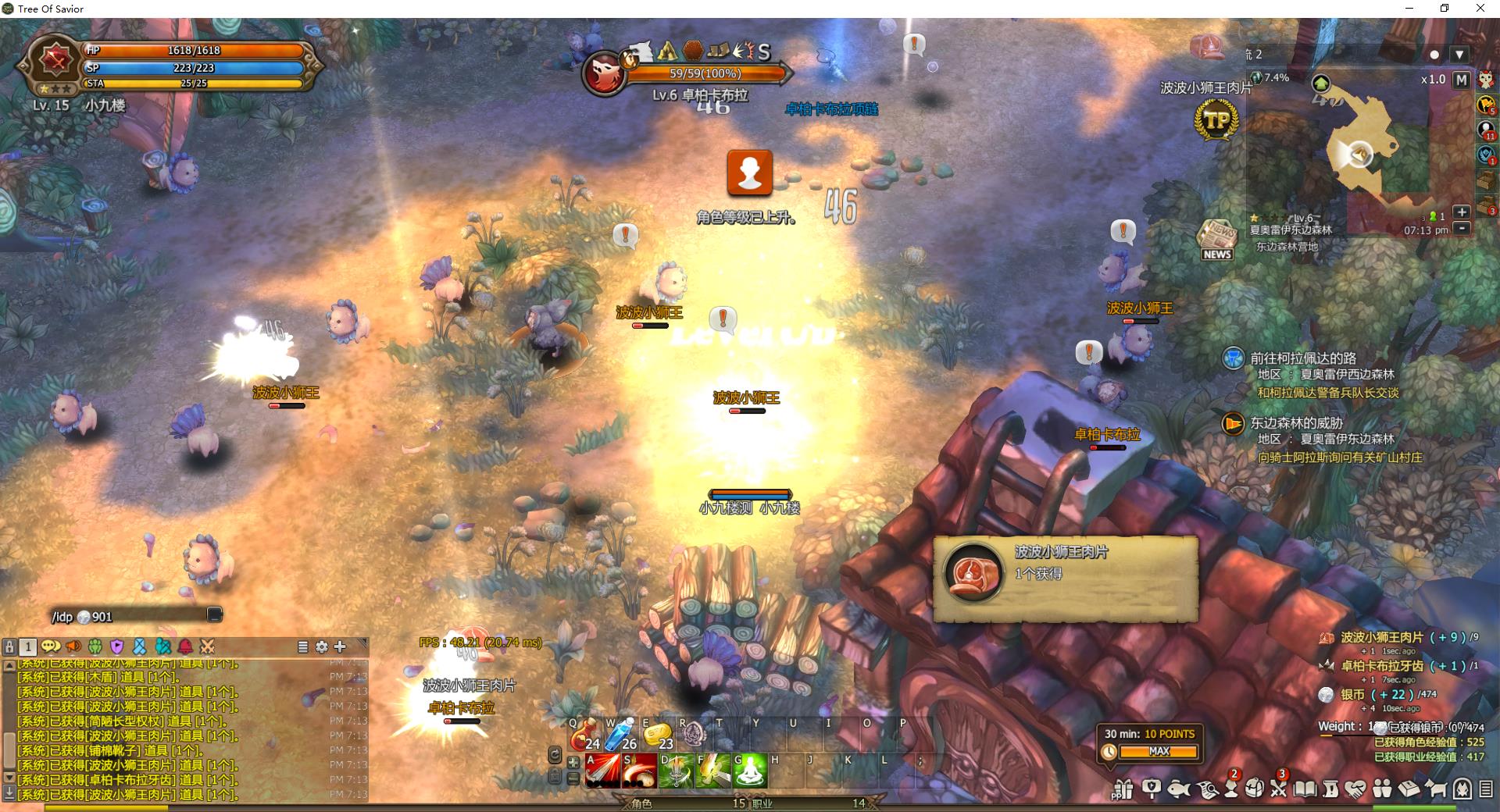This screenshot has width=1500, height=812.
Task: Open the TP shop badge
Action: [x=1216, y=121]
